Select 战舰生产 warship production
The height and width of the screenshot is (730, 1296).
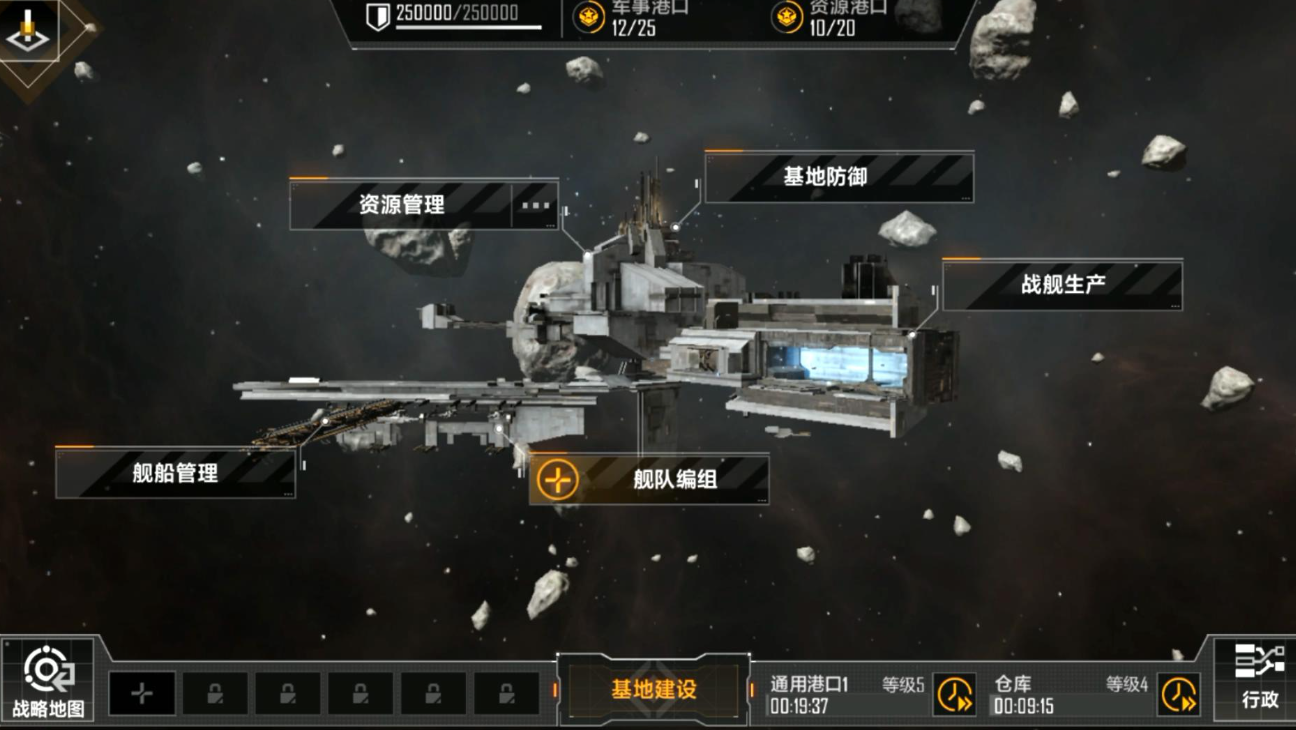pyautogui.click(x=1062, y=285)
